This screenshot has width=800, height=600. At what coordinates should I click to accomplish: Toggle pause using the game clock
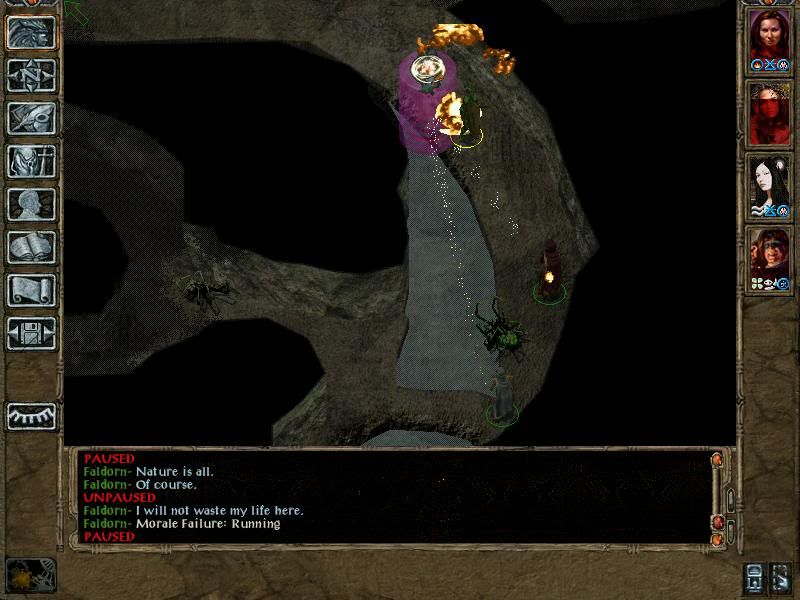point(30,575)
